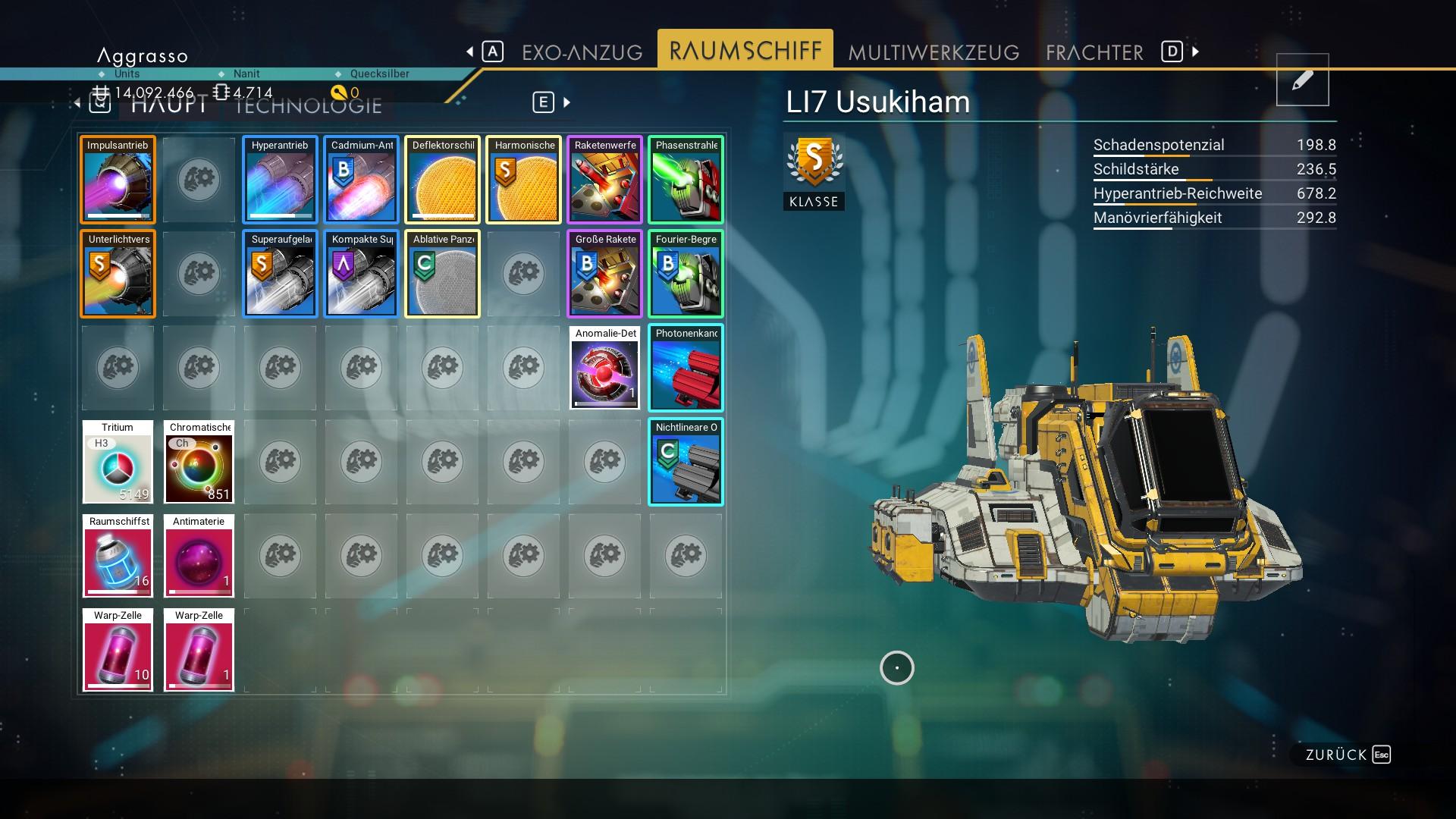Click the pencil rename ship button

coord(1302,80)
